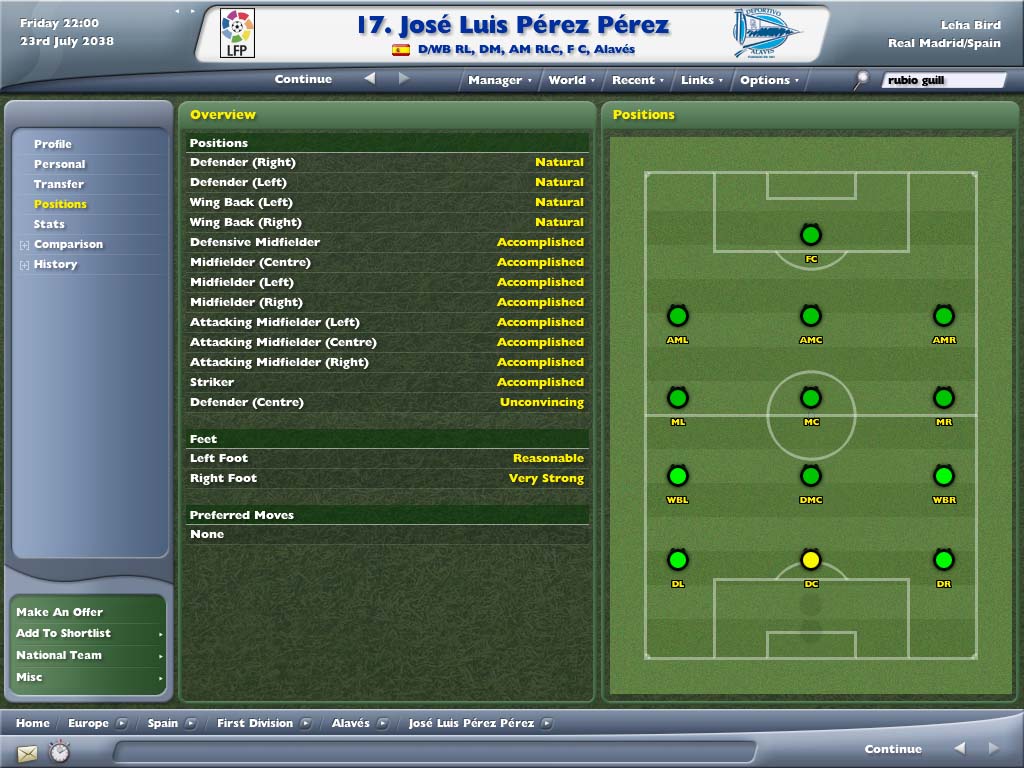Open the envelope mail icon

tap(27, 752)
